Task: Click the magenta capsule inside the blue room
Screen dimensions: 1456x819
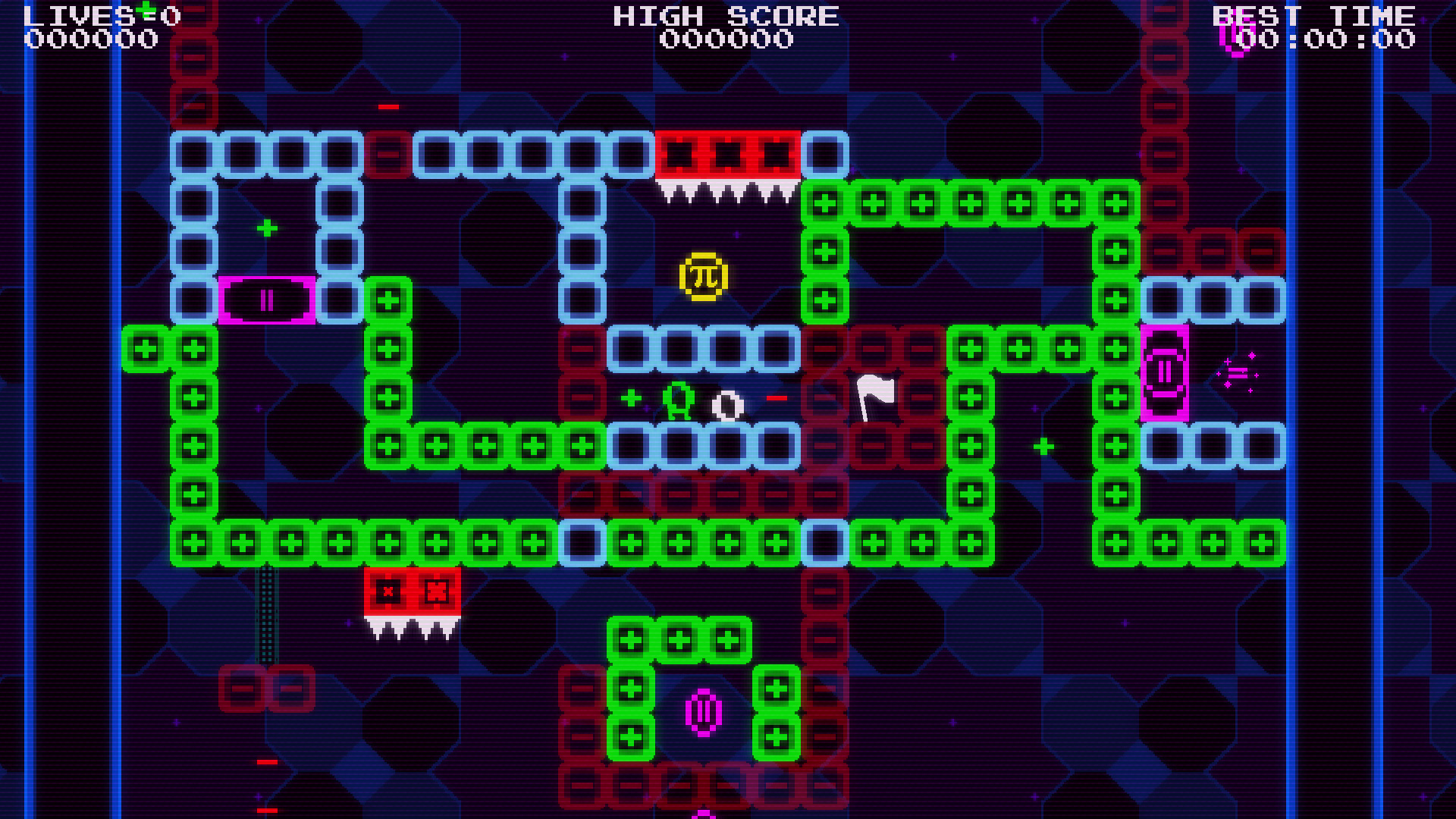Action: (x=267, y=301)
